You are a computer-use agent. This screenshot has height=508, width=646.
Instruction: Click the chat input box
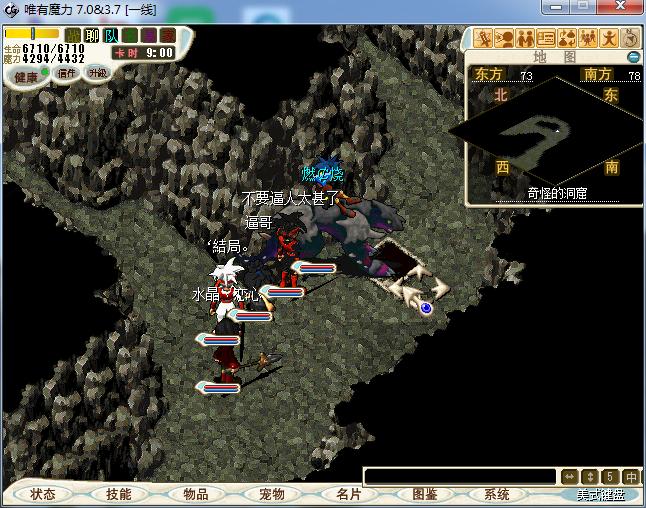(459, 477)
